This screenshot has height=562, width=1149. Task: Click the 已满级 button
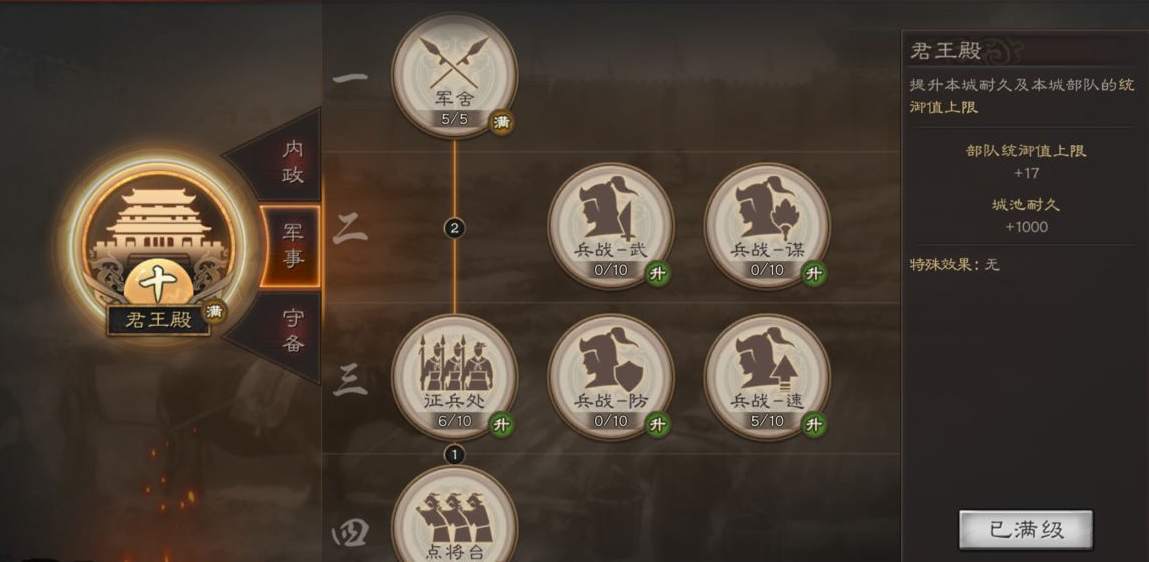pyautogui.click(x=1025, y=530)
